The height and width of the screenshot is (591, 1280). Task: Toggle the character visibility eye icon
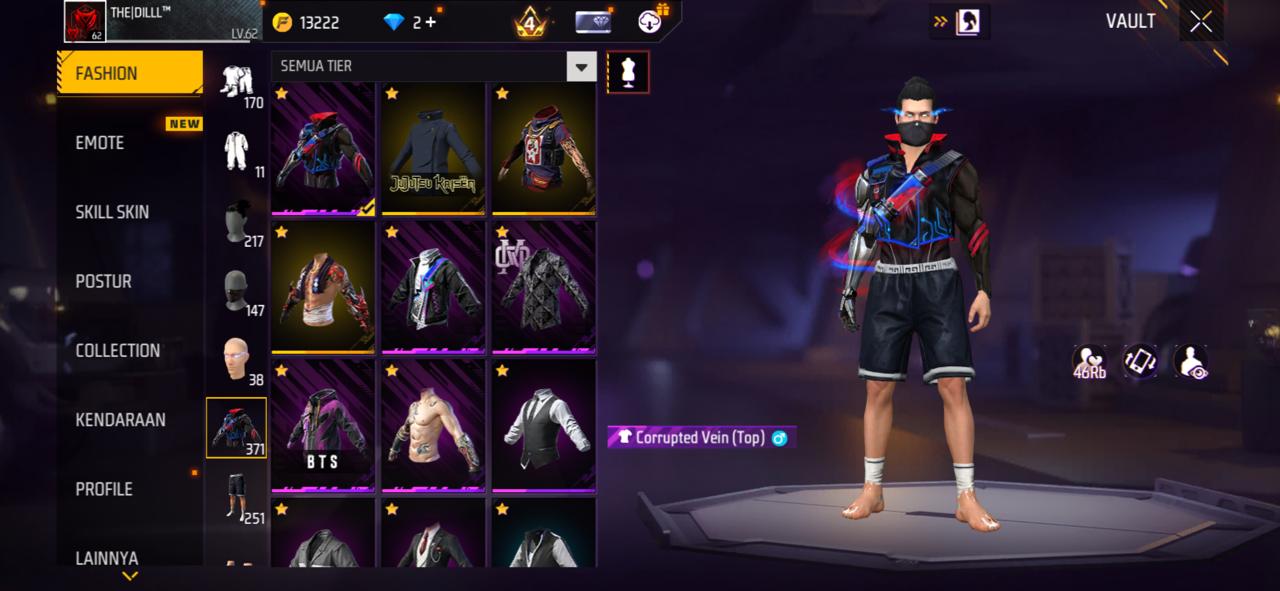tap(1190, 362)
